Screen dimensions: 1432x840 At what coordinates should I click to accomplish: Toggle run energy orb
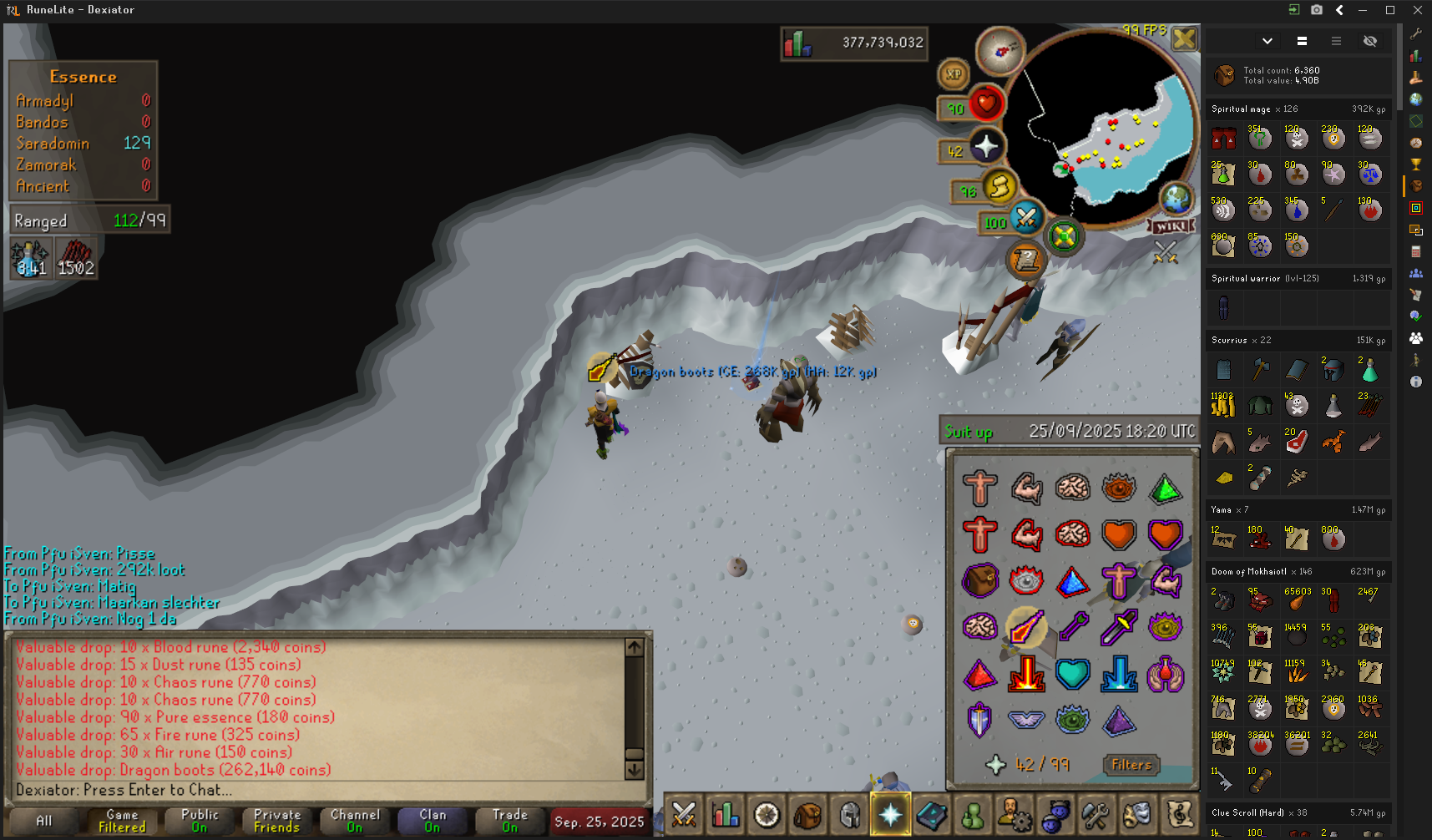click(999, 188)
